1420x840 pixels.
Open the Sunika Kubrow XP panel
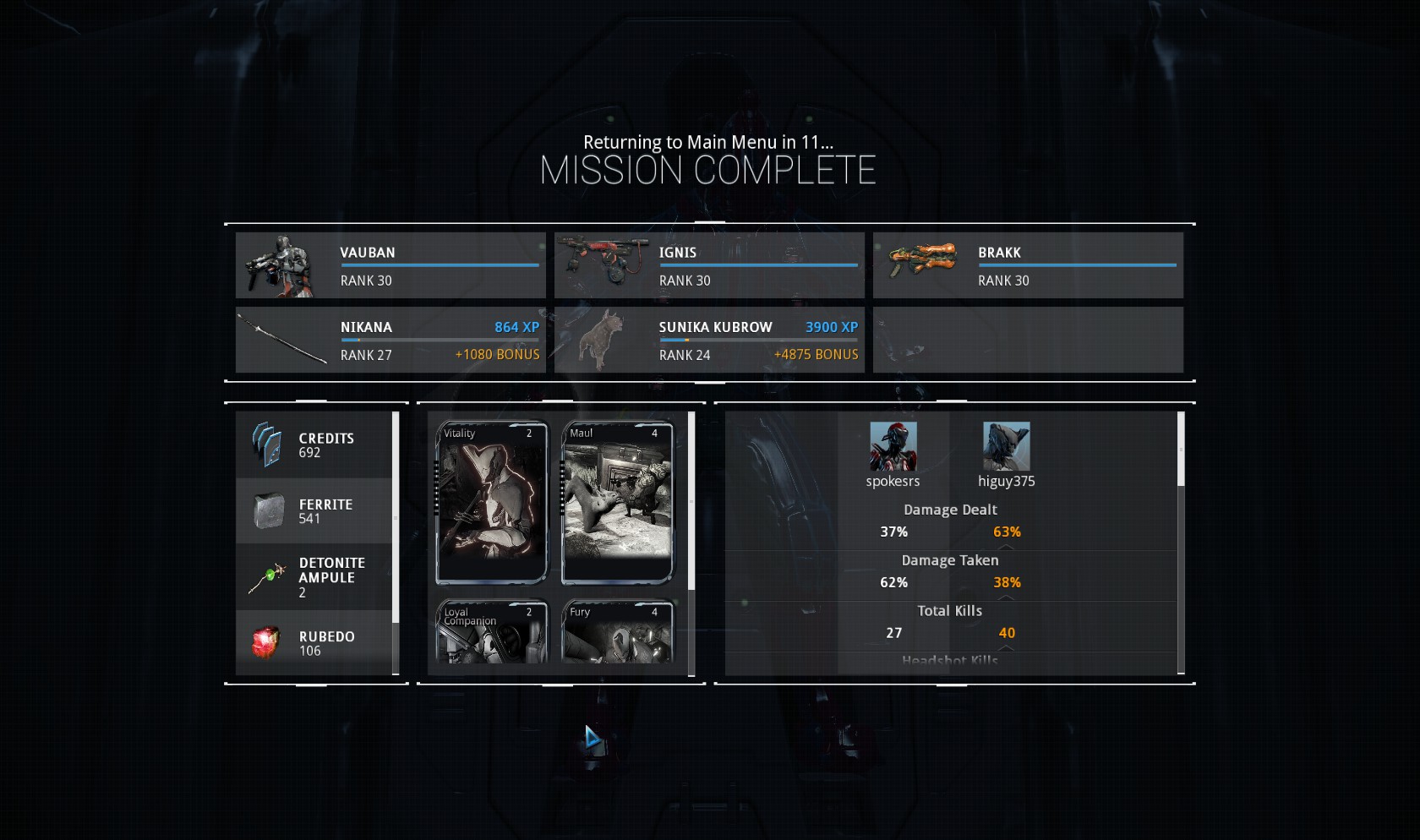click(x=709, y=340)
